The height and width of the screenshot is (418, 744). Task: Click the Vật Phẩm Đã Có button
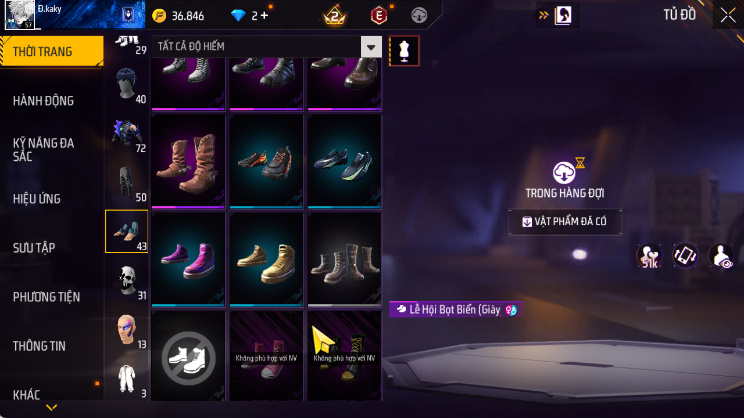(564, 221)
